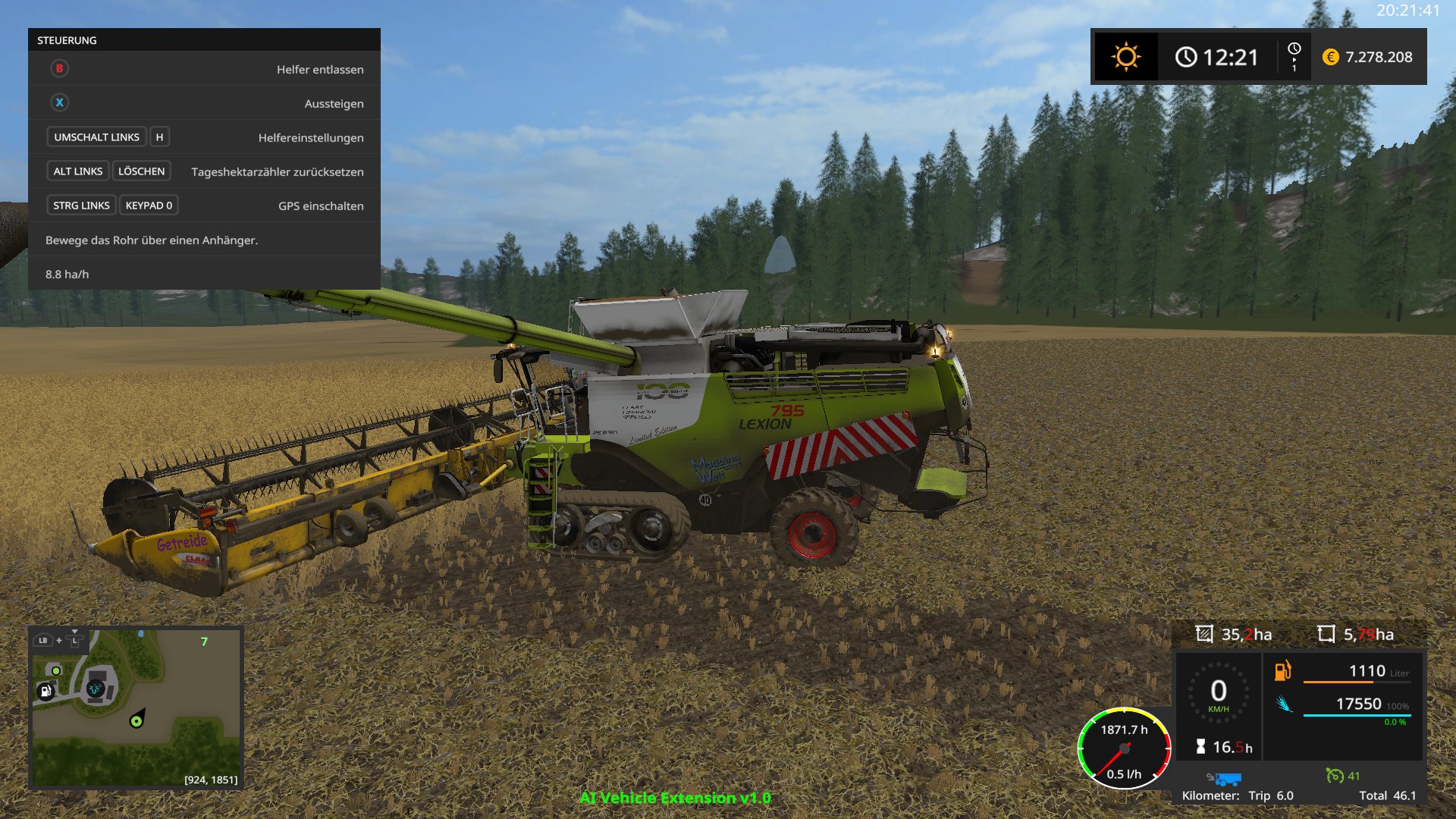Select the fuel station marker on minimap
Image resolution: width=1456 pixels, height=819 pixels.
(45, 691)
